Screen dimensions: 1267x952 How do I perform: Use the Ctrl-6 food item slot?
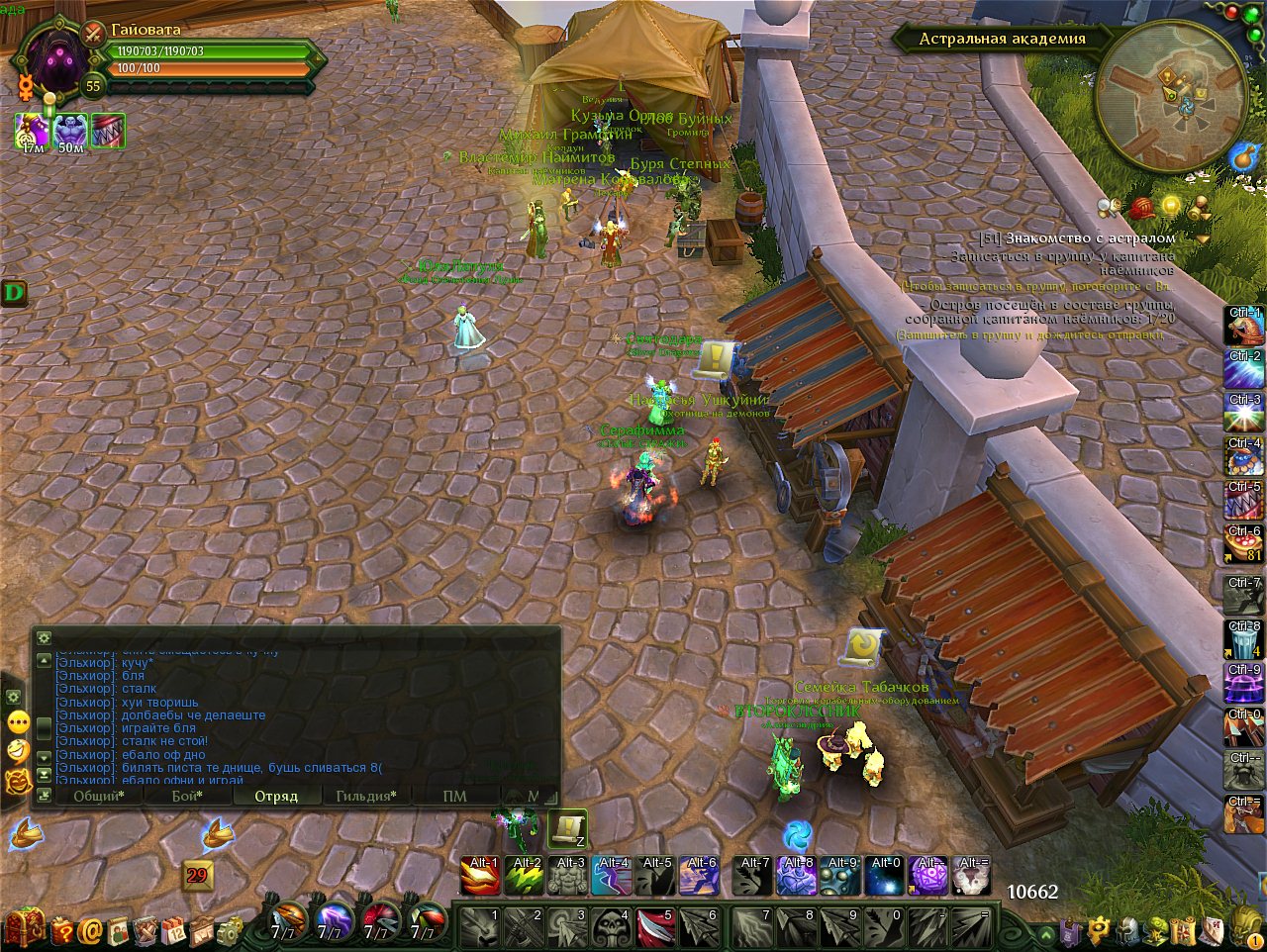pos(1244,543)
